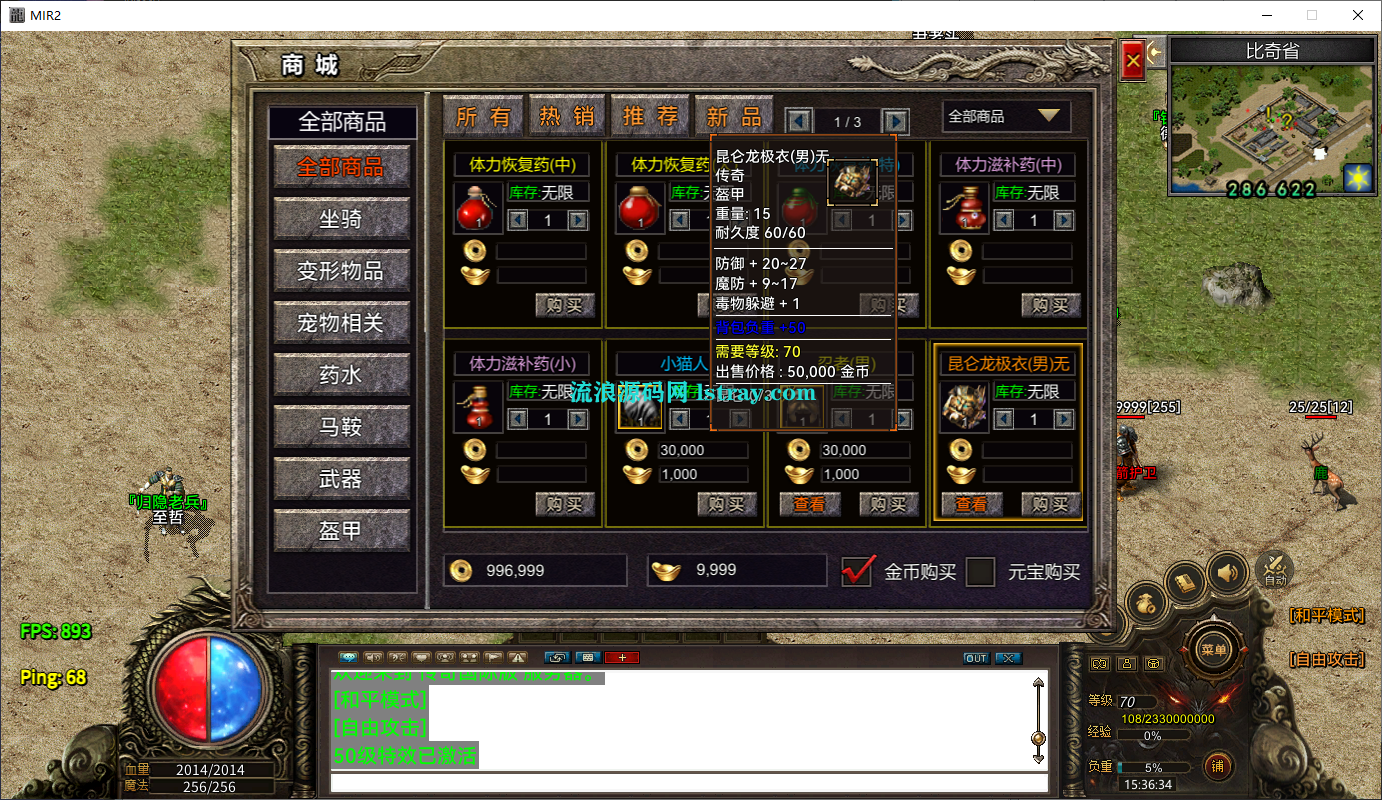The image size is (1382, 800).
Task: Enable the 元宝购买 checkbox
Action: tap(980, 572)
